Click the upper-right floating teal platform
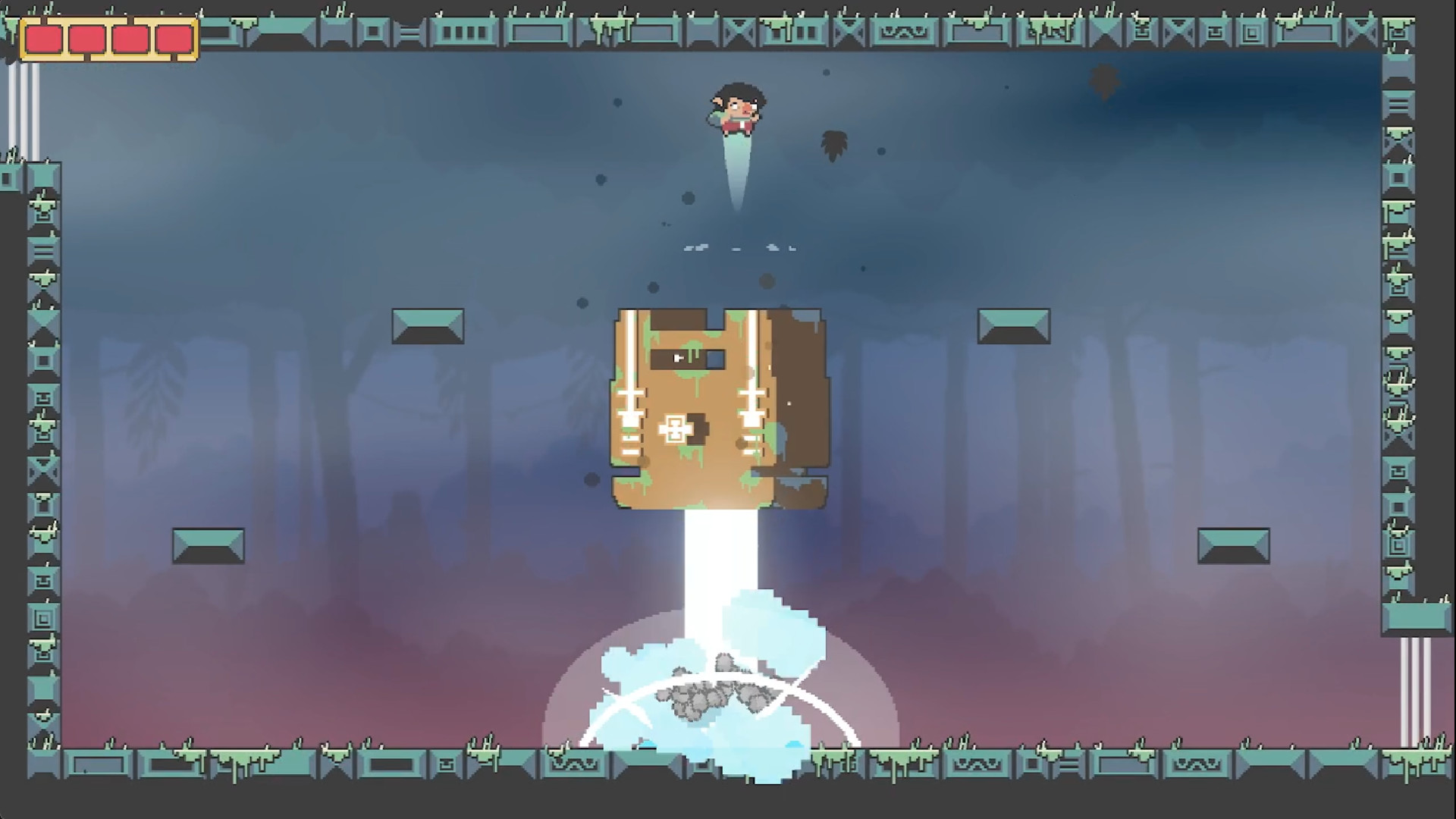Viewport: 1456px width, 819px height. click(1012, 326)
